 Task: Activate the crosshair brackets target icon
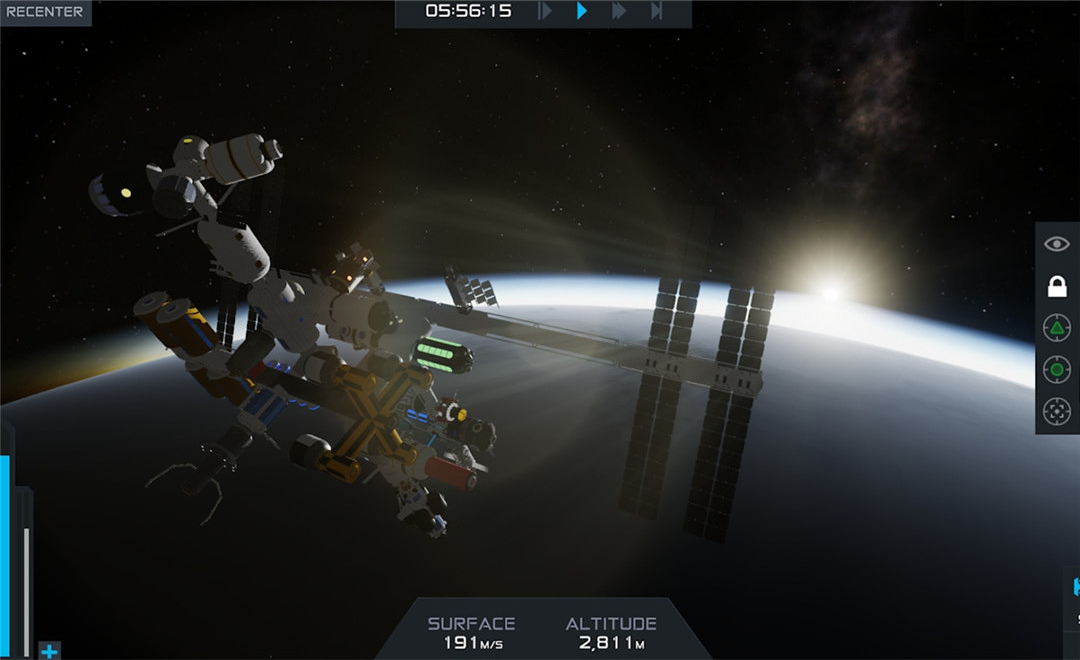point(1057,411)
